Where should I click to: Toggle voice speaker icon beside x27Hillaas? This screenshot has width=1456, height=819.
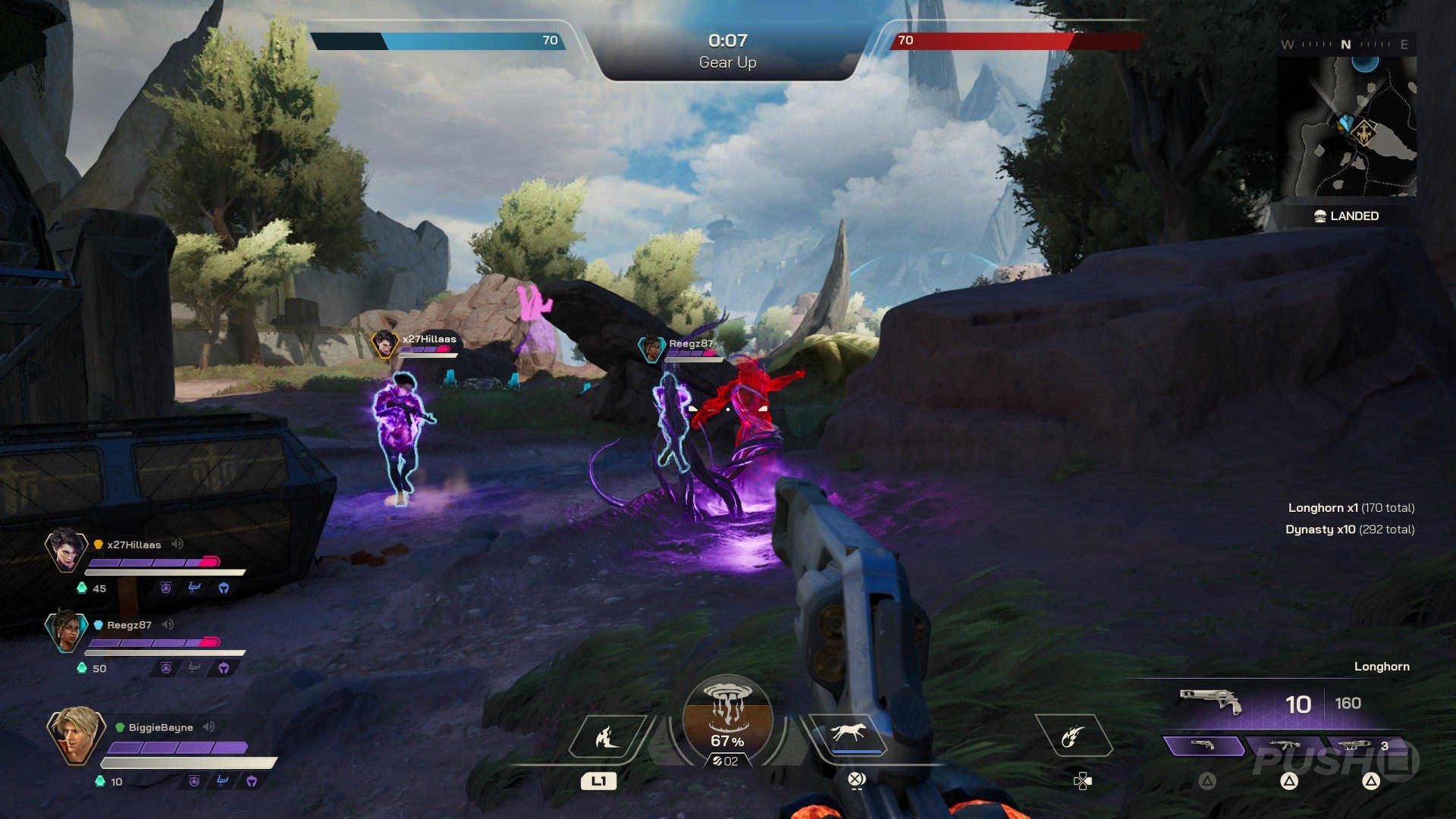[x=178, y=544]
